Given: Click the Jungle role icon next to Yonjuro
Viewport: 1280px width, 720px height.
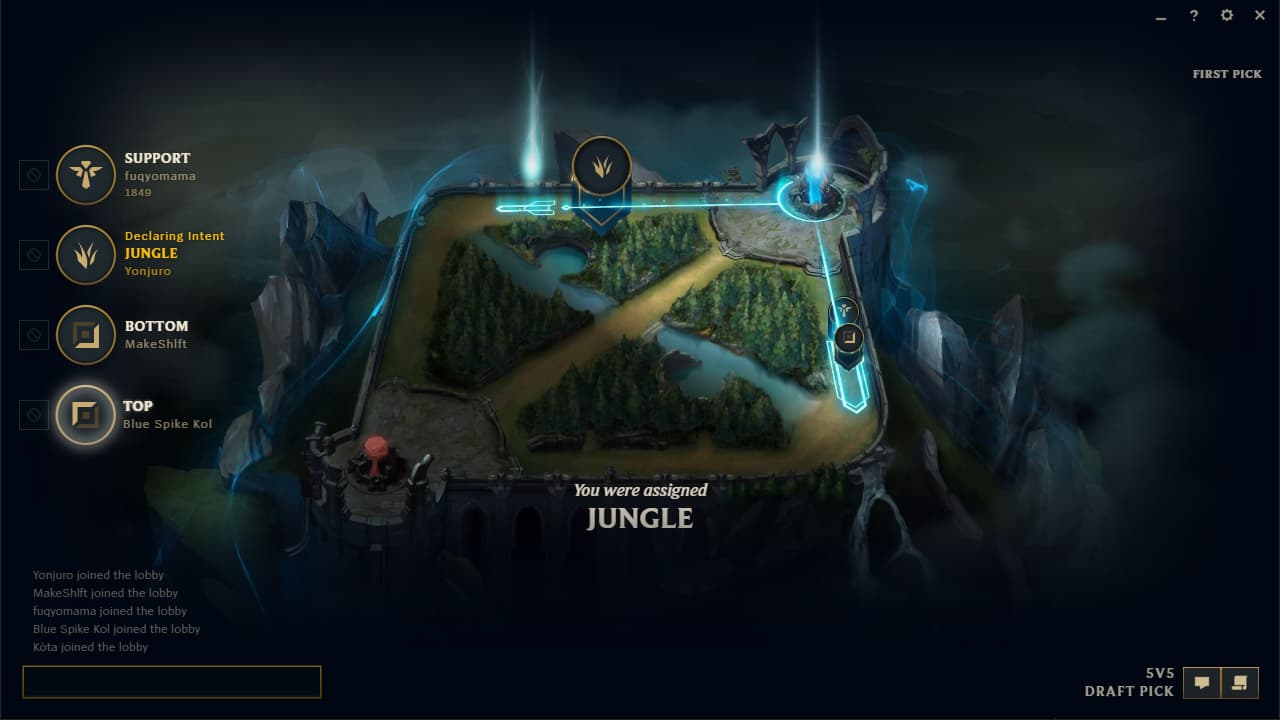Looking at the screenshot, I should click(85, 255).
